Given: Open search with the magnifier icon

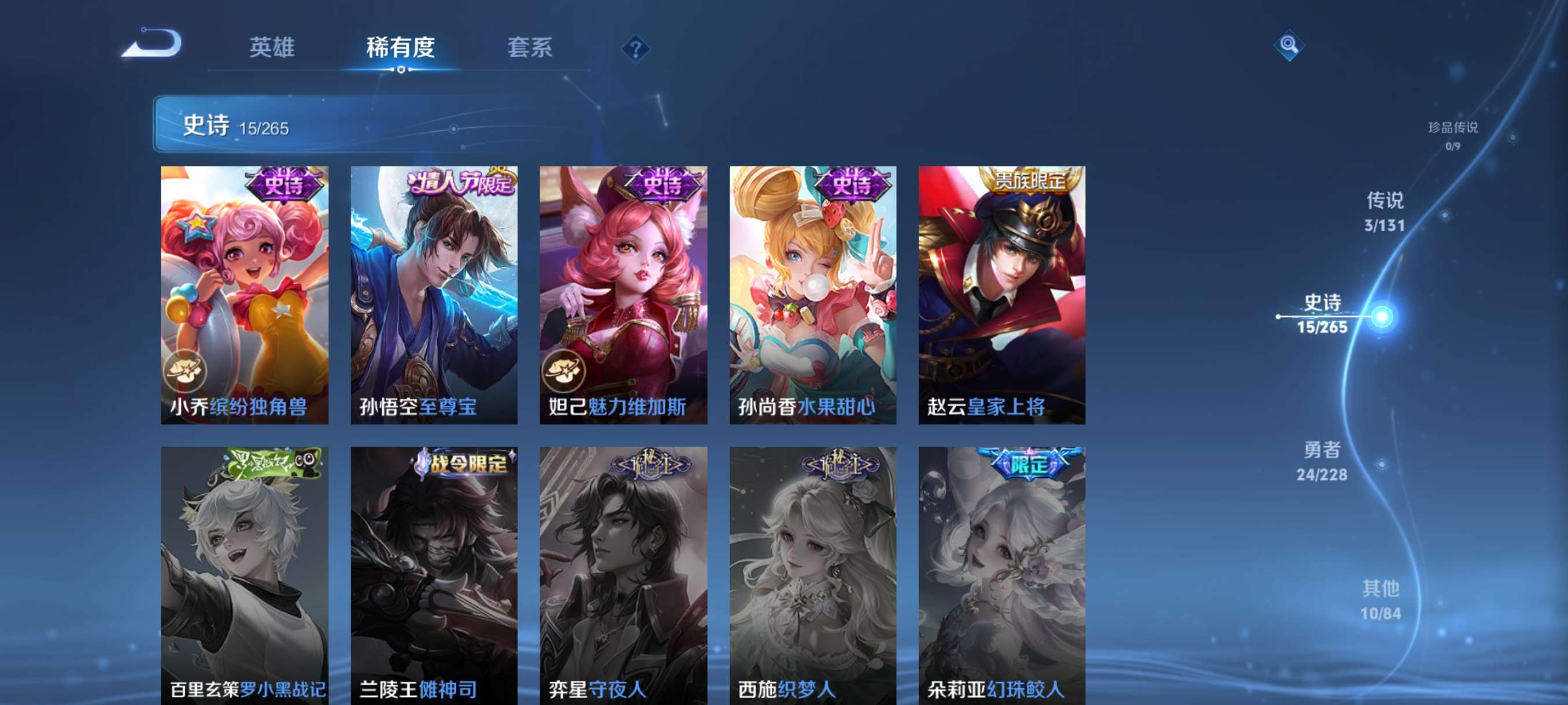Looking at the screenshot, I should coord(1290,46).
